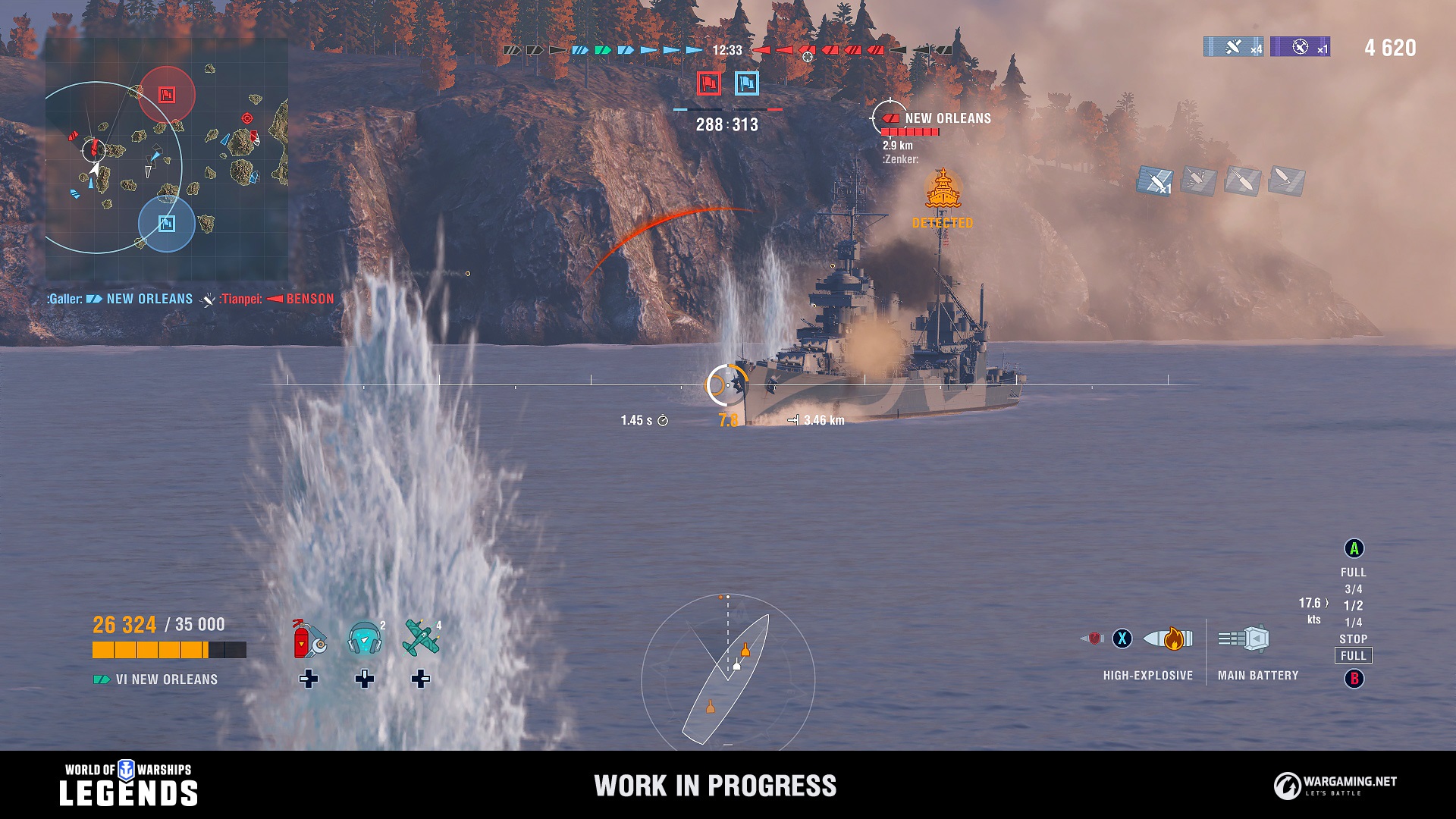
Task: Click the red flag capture point indicator
Action: (x=708, y=83)
